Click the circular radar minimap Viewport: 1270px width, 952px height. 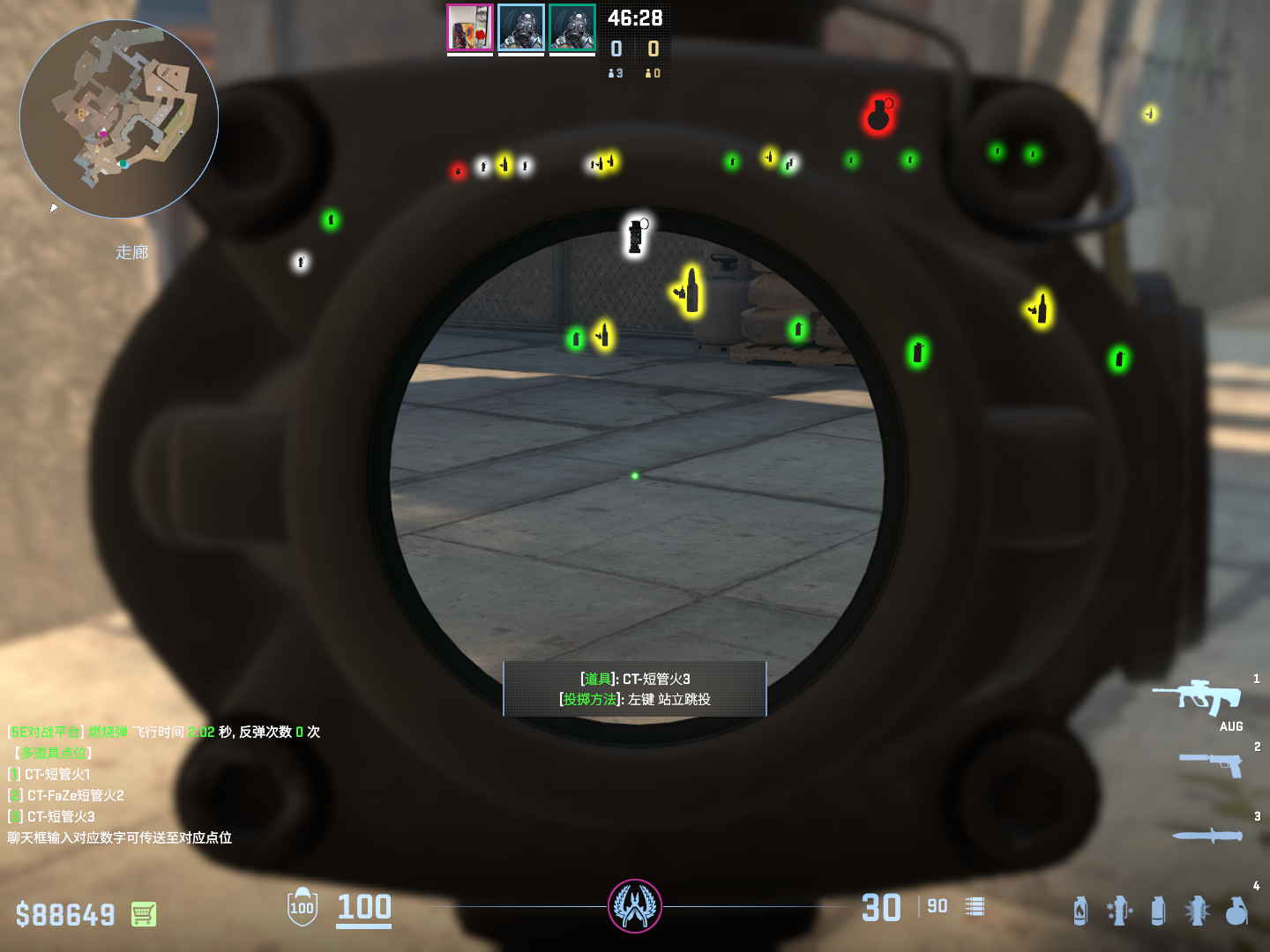point(119,119)
